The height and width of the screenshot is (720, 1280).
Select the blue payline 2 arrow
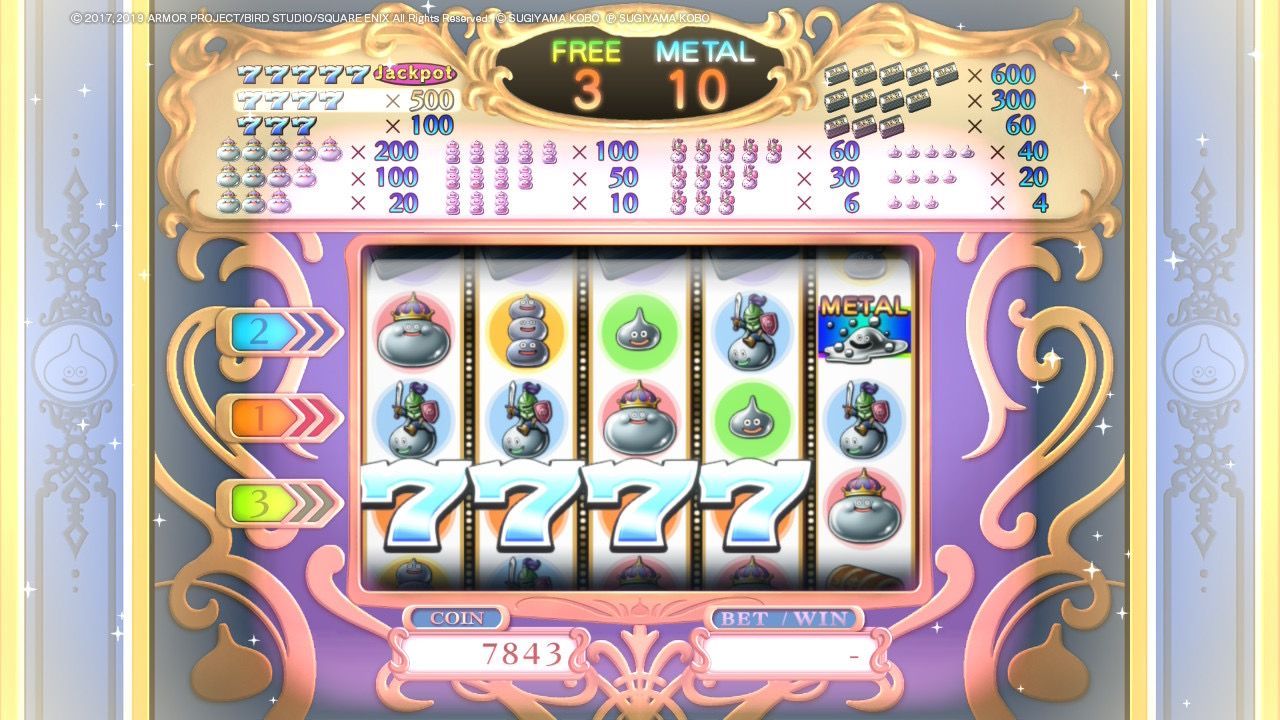[x=278, y=333]
